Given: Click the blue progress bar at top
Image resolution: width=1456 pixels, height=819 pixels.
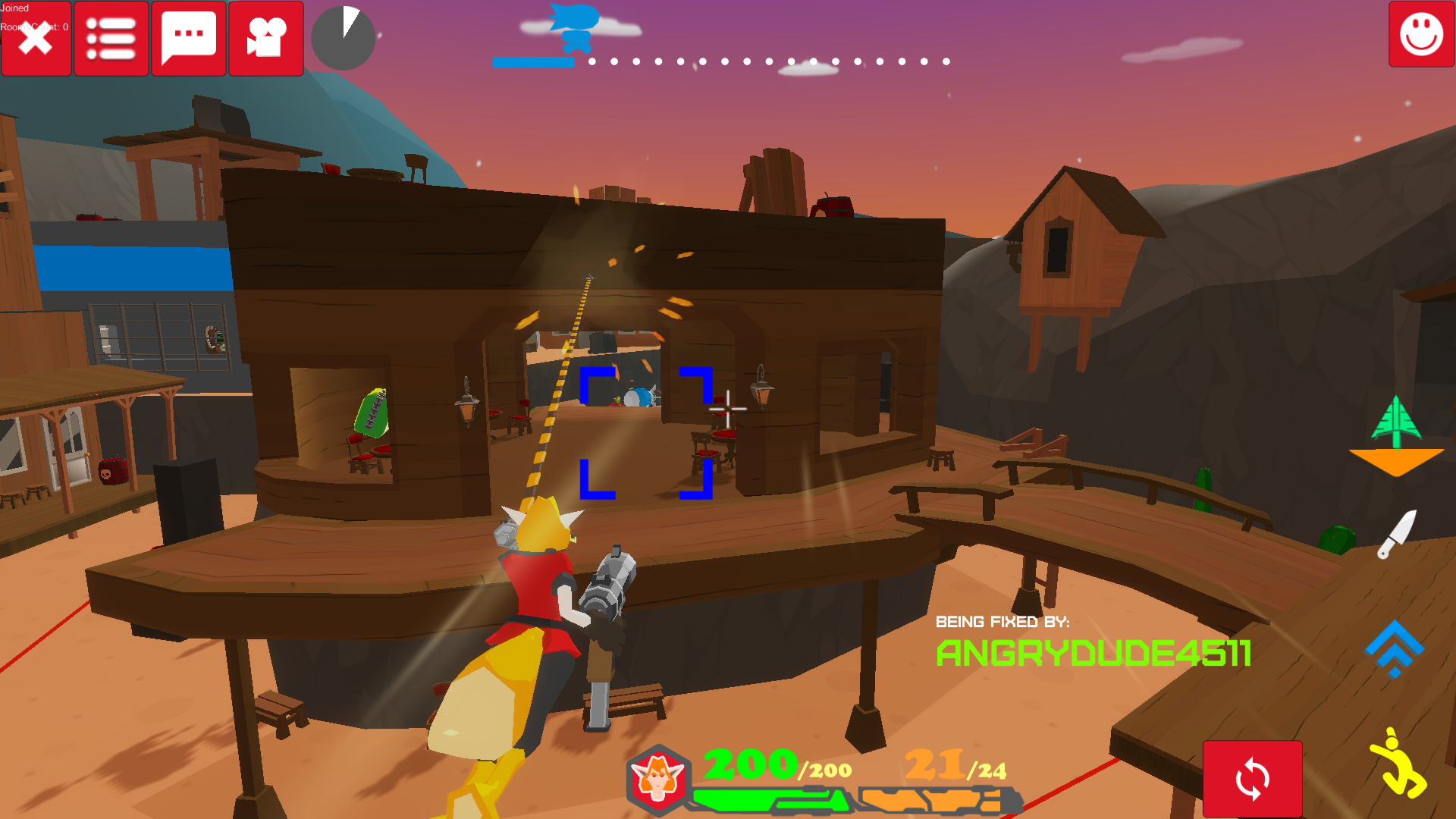Looking at the screenshot, I should 535,64.
